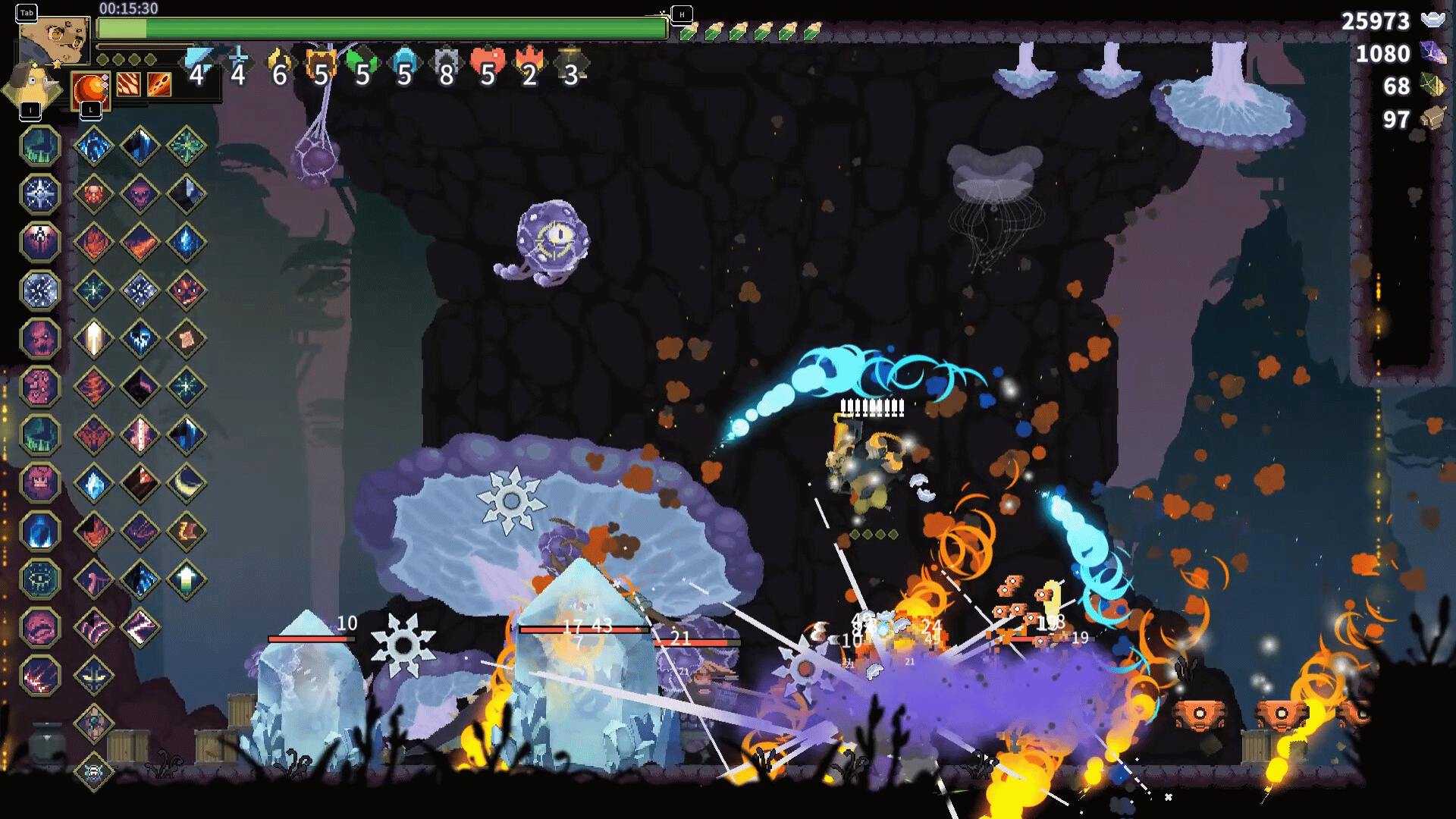Viewport: 1456px width, 819px height.
Task: Select the crescent moon diamond perk
Action: (x=187, y=483)
